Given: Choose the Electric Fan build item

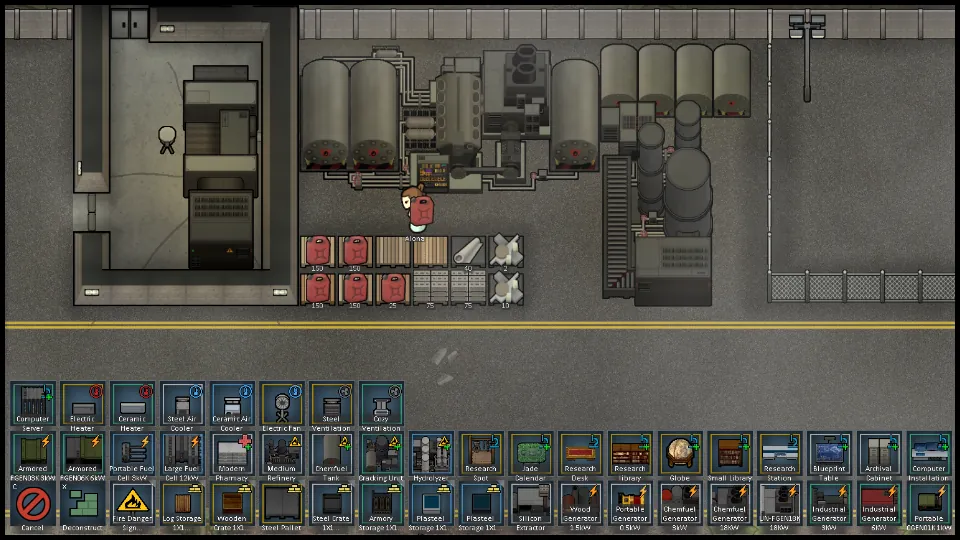Looking at the screenshot, I should pos(282,405).
